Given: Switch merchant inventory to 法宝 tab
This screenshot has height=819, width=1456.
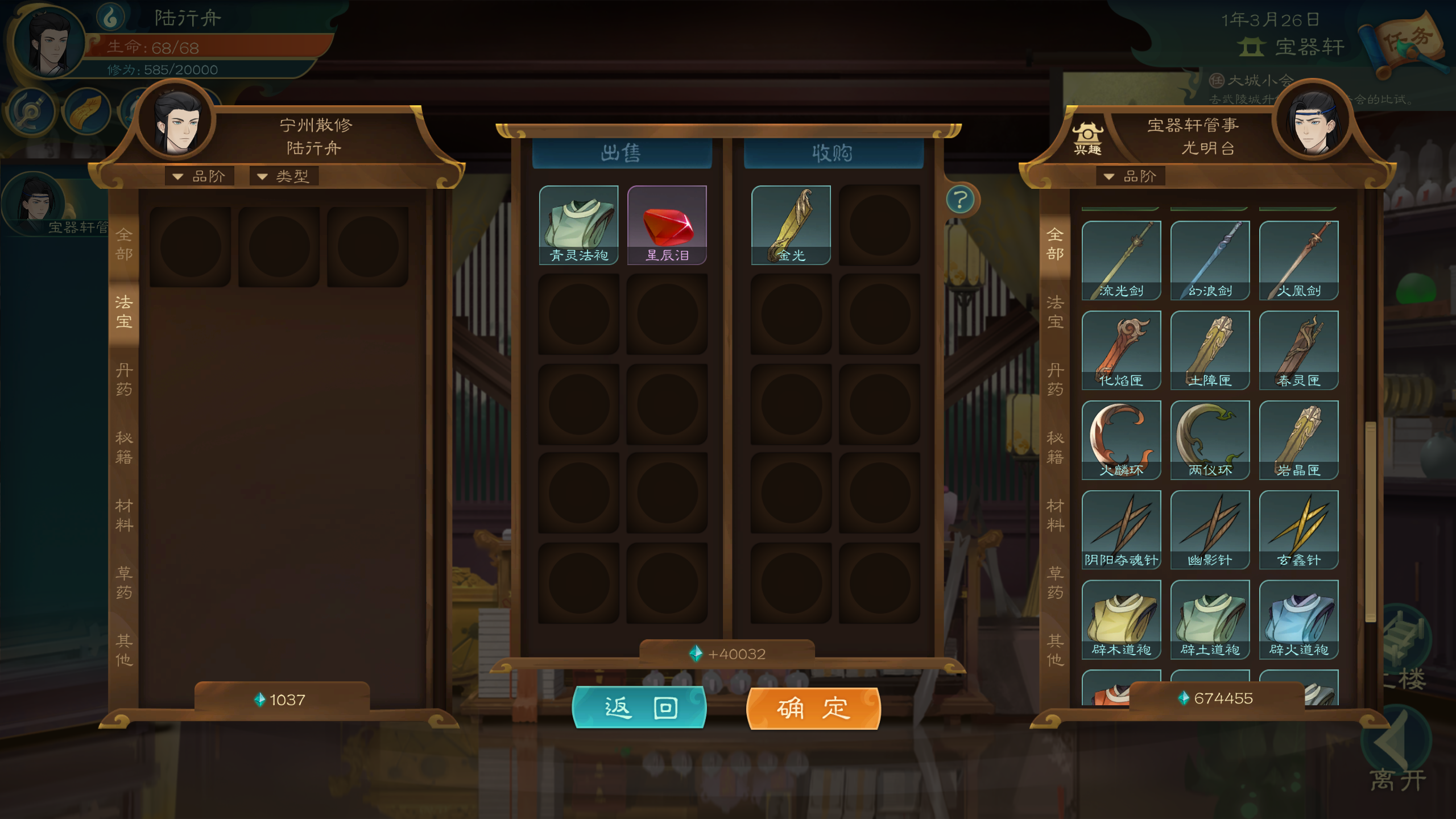Looking at the screenshot, I should pyautogui.click(x=1055, y=312).
